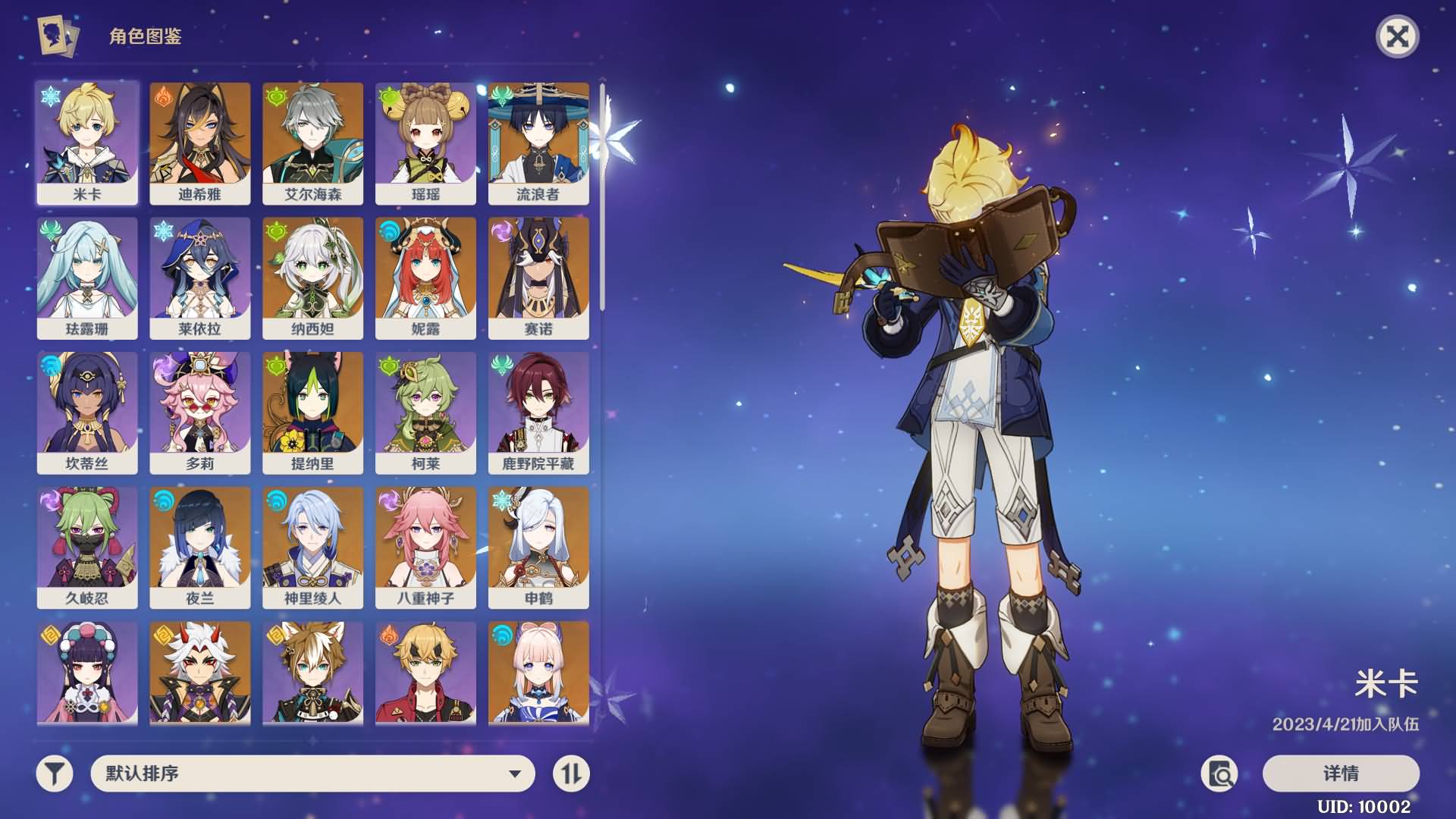Open the 纳西妲 character entry
1456x819 pixels.
click(x=312, y=278)
